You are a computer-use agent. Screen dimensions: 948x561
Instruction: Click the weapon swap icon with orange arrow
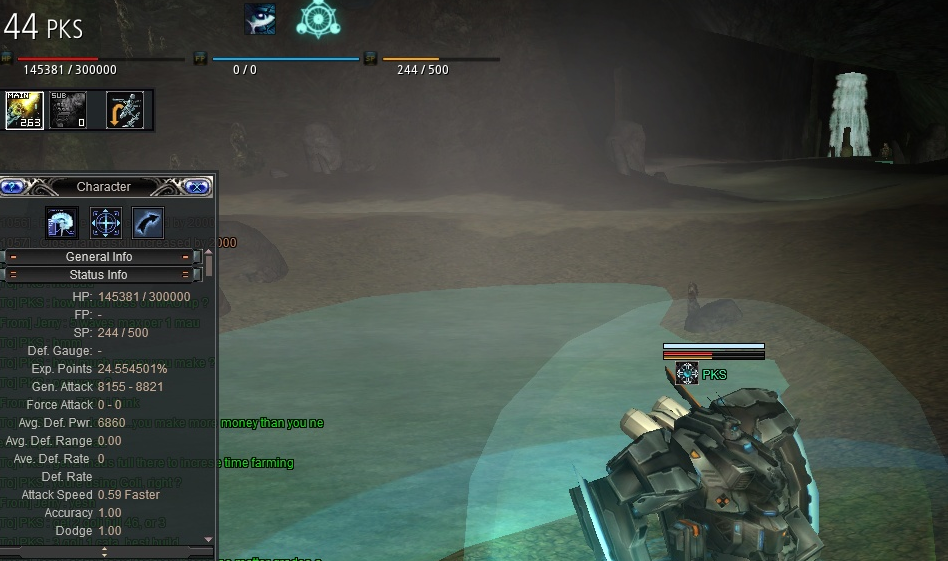point(125,110)
